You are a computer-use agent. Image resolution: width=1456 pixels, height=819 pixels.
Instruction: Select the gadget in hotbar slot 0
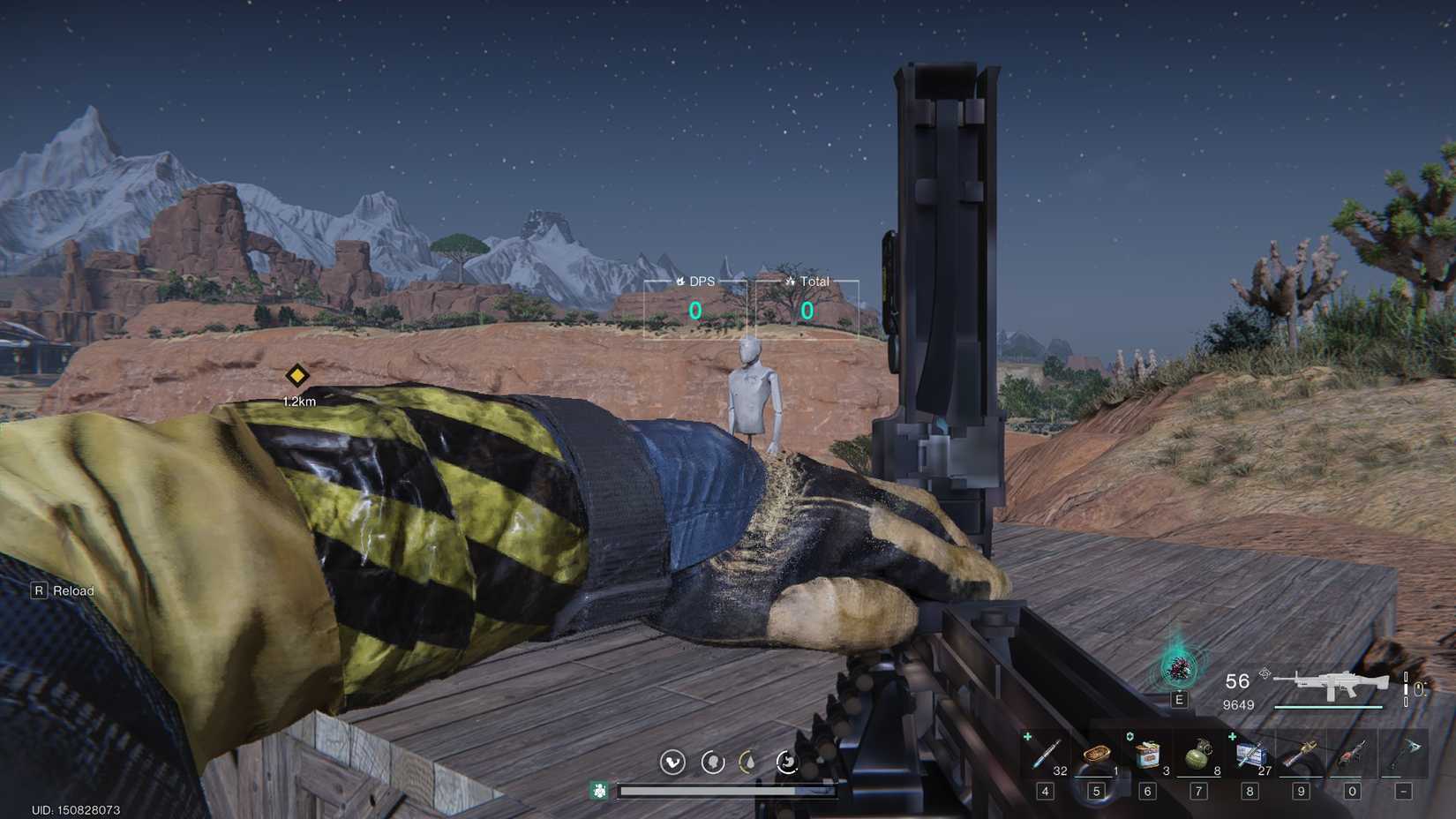[1352, 755]
